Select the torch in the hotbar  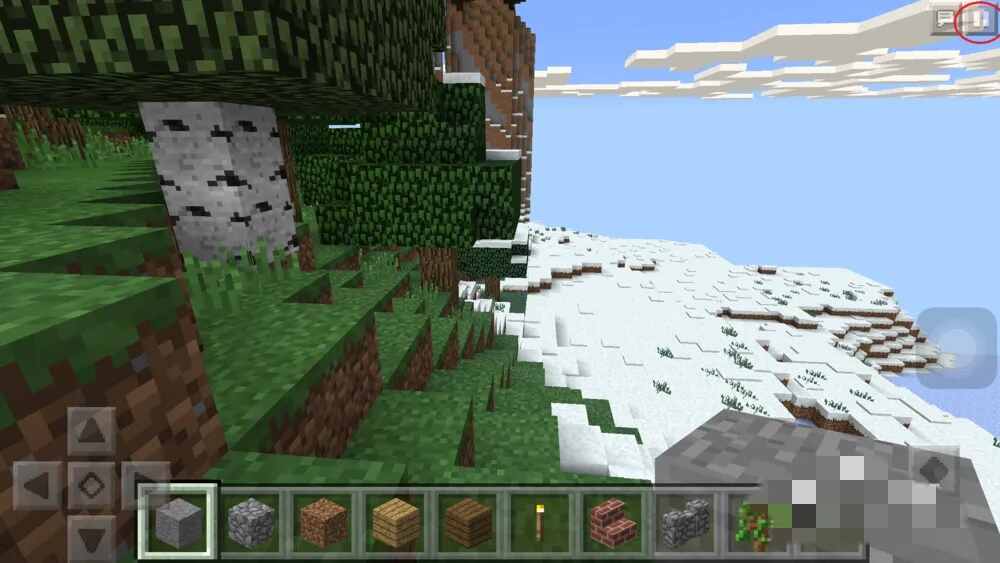(x=538, y=521)
